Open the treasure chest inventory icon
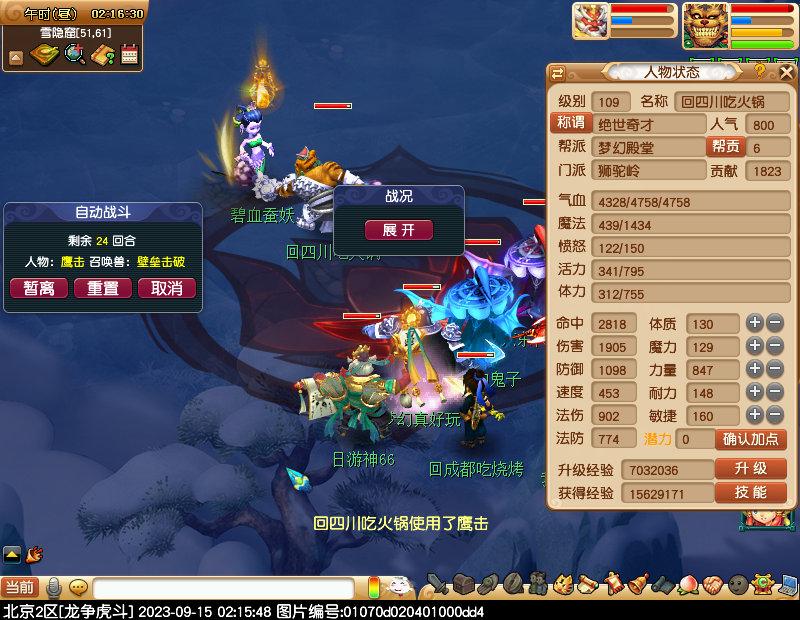 pyautogui.click(x=464, y=584)
